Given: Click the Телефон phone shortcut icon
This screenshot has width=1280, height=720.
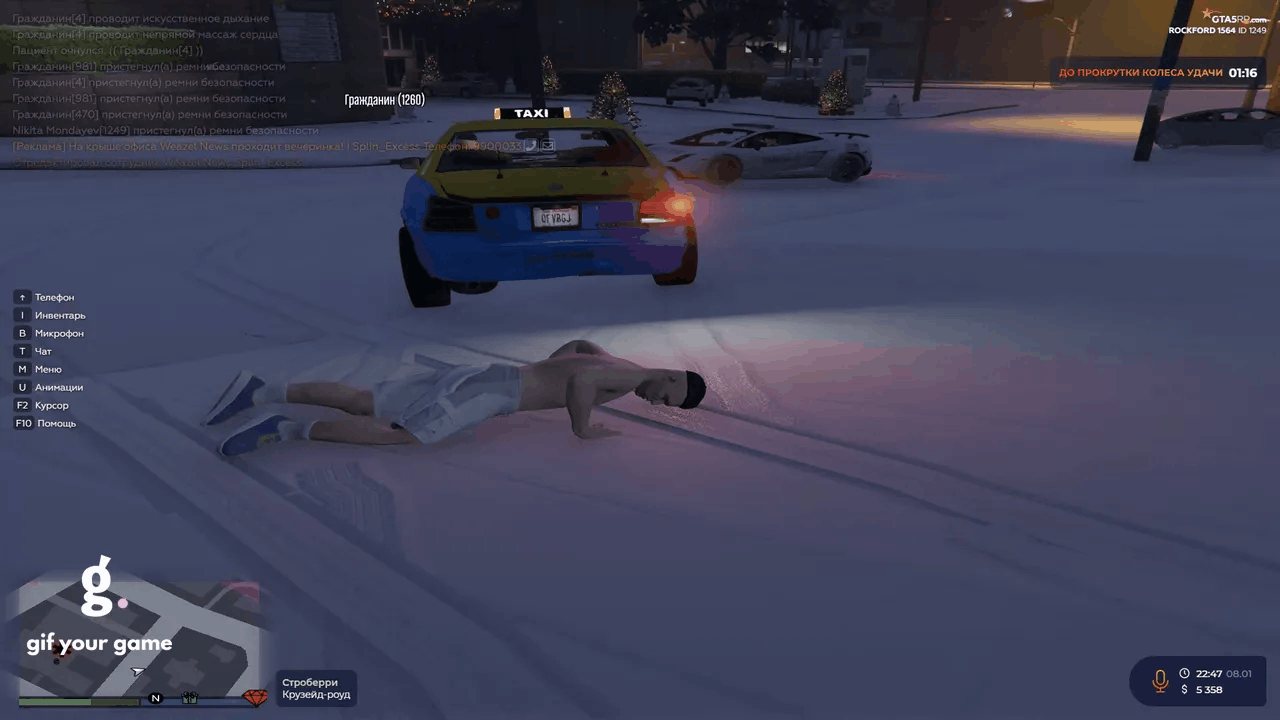Looking at the screenshot, I should point(22,297).
